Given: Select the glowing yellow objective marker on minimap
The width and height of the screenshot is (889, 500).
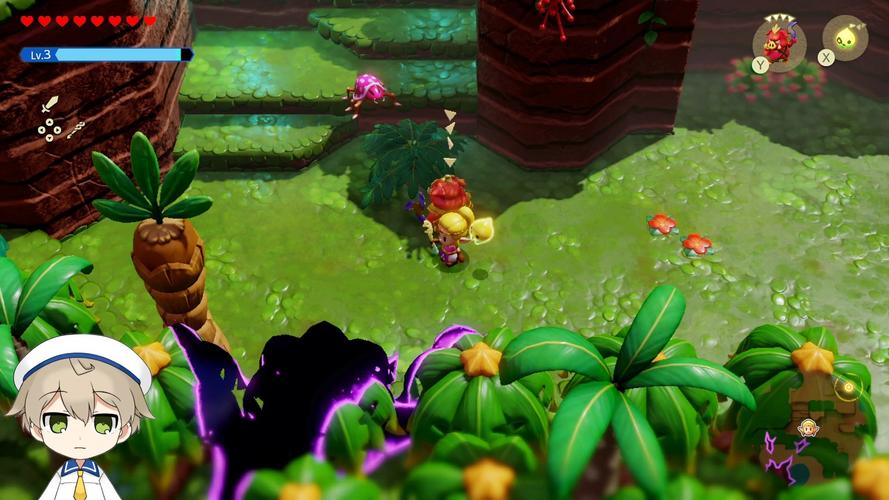Looking at the screenshot, I should pyautogui.click(x=849, y=386).
